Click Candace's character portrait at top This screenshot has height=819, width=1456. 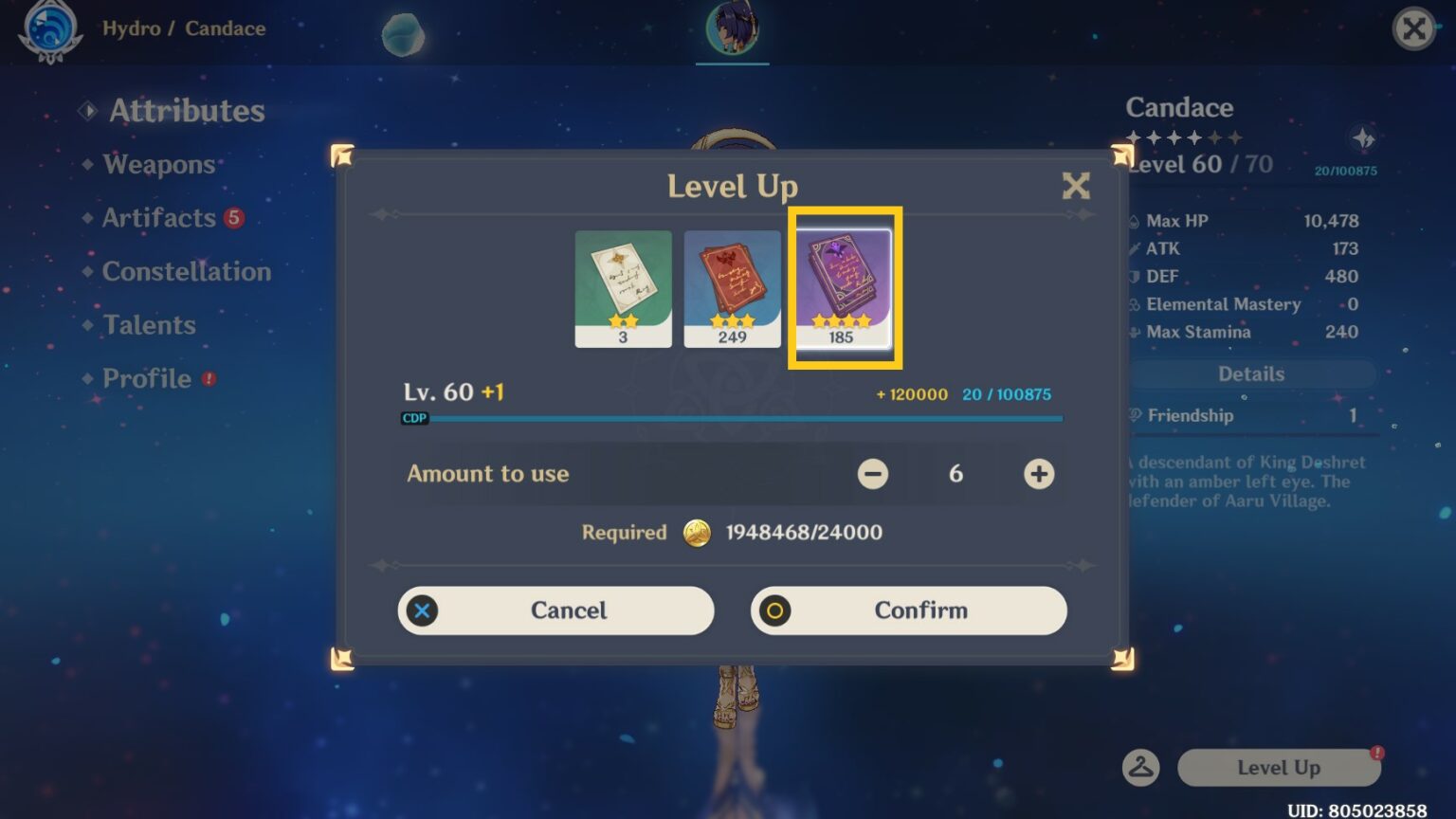(x=732, y=28)
